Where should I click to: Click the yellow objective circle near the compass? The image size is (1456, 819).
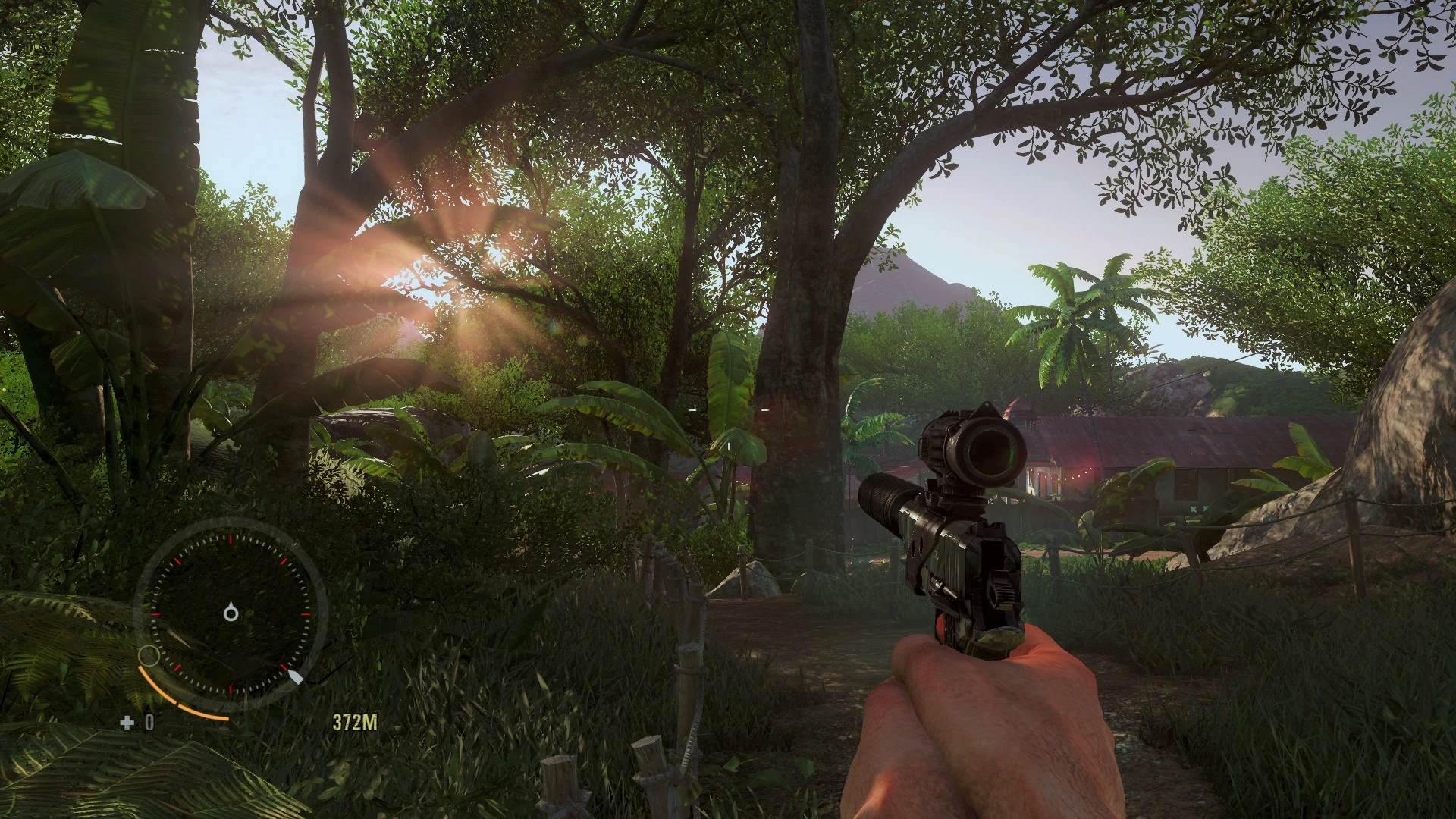tap(149, 655)
